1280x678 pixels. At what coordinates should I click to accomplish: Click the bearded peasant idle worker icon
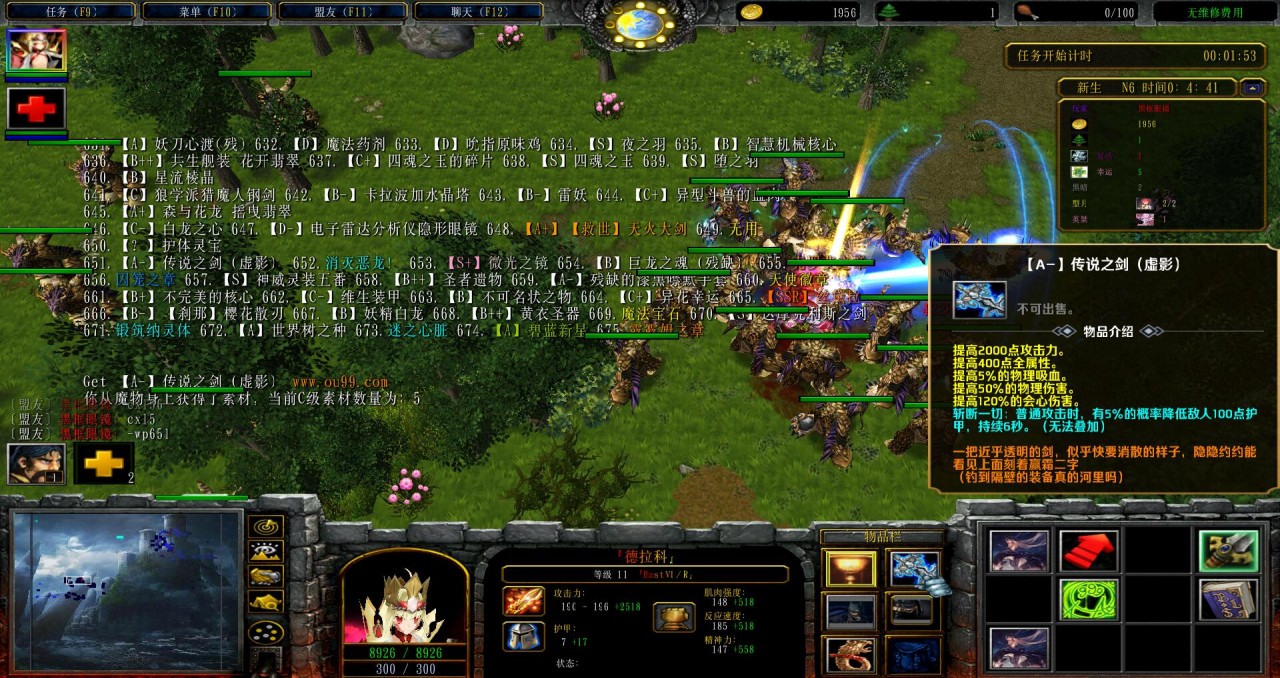[x=37, y=464]
